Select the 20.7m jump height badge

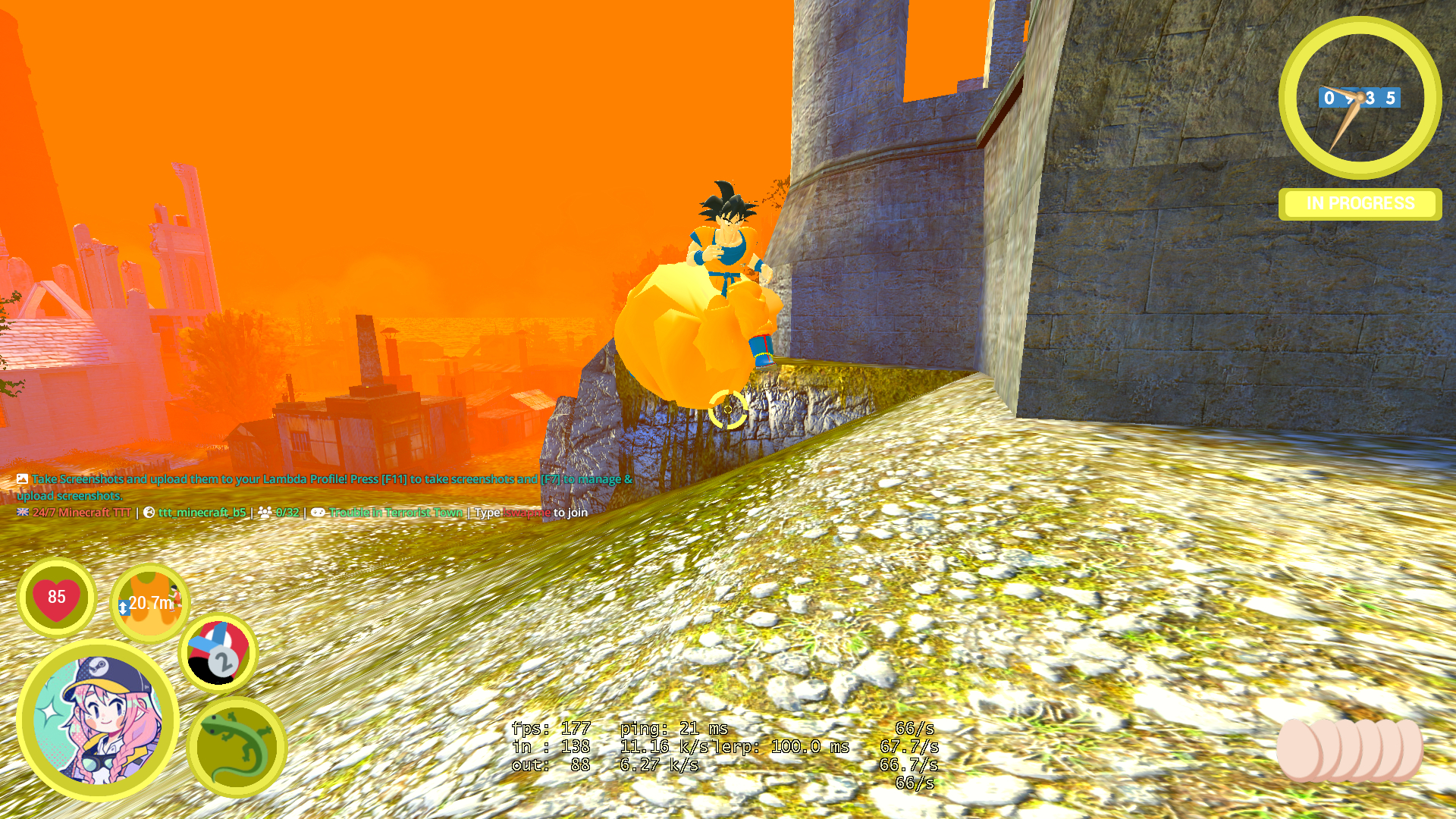(x=149, y=604)
